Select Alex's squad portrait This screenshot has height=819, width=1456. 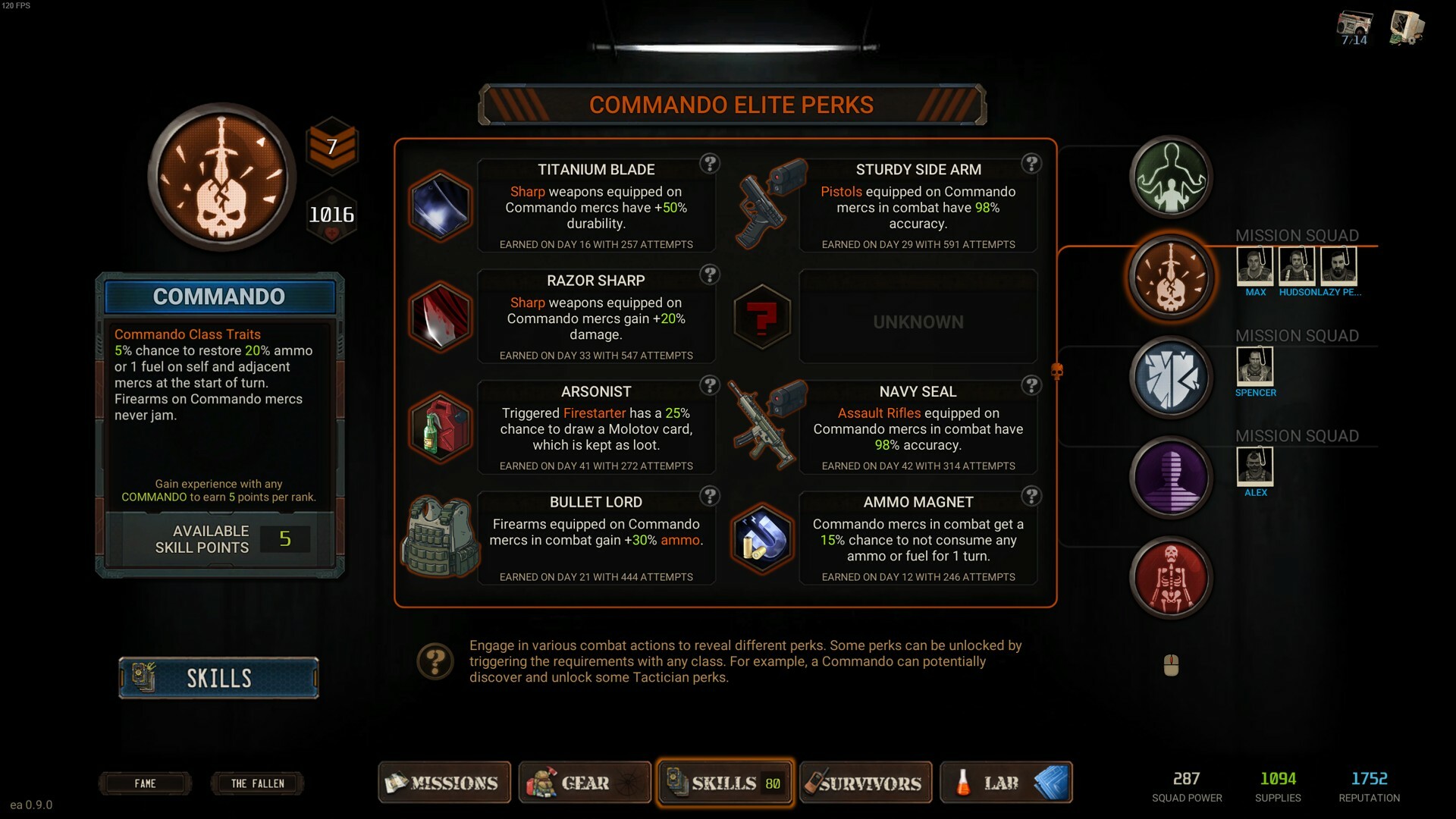[x=1255, y=466]
